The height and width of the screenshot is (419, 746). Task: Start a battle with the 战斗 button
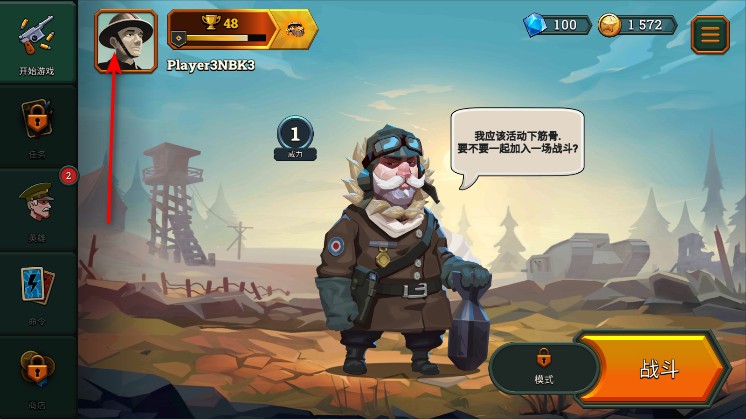coord(656,369)
